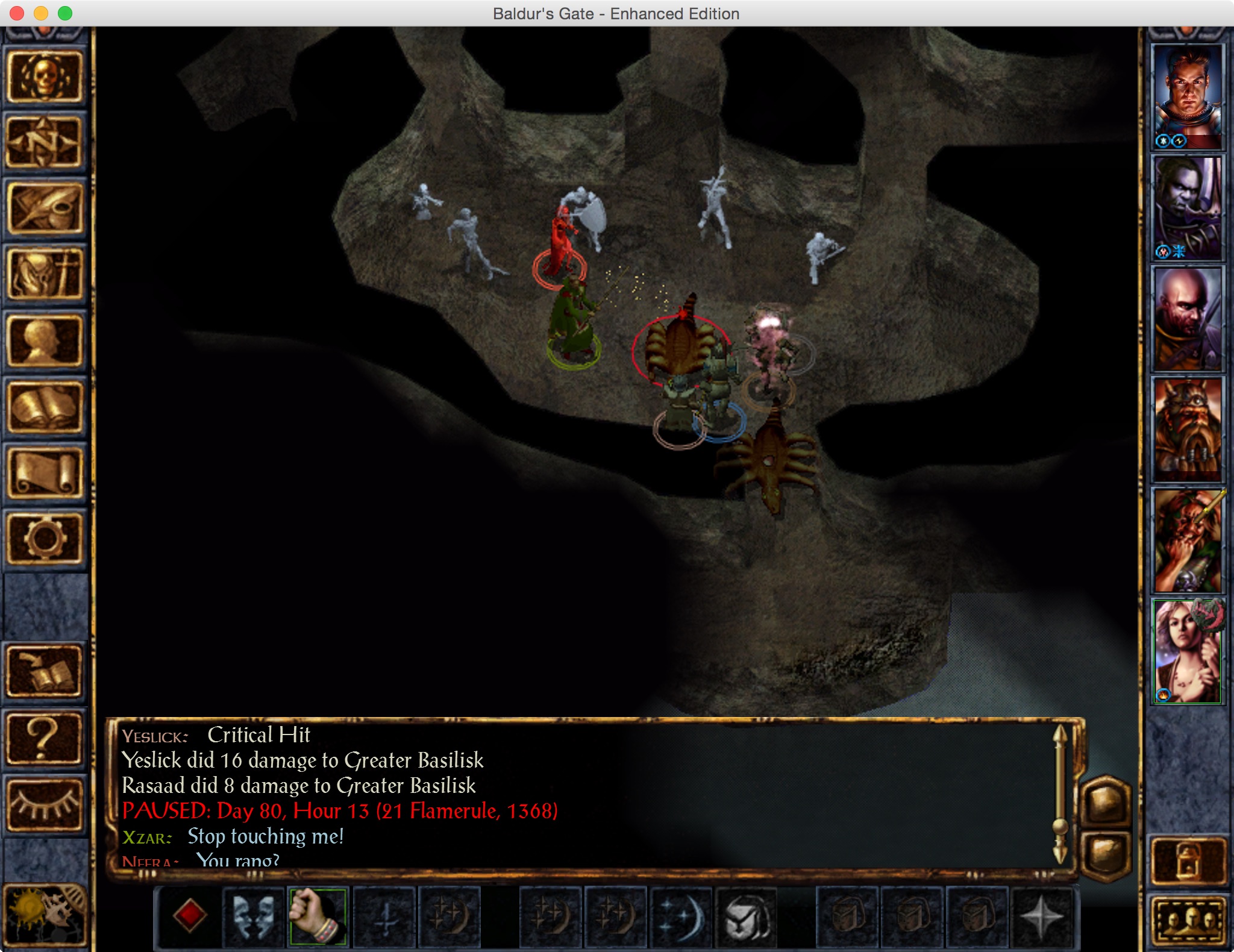Select Xzar's green tattooed portrait
1234x952 pixels.
tap(1187, 541)
